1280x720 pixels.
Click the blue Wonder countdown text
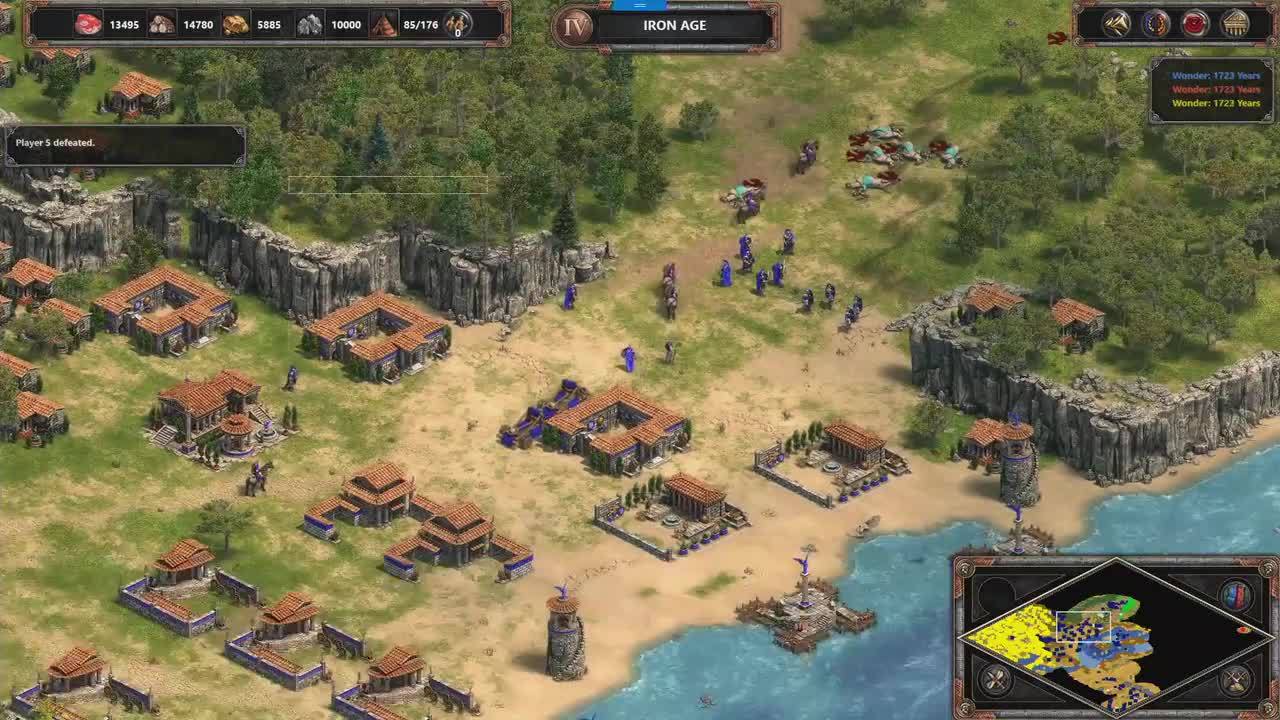pos(1216,75)
